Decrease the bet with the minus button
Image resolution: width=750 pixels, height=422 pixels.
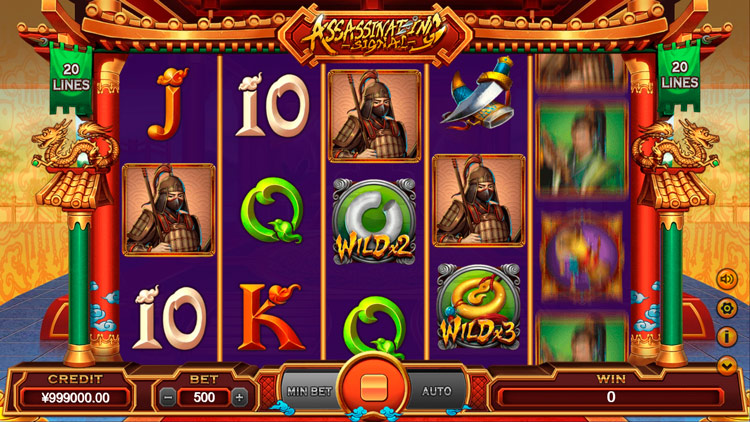pyautogui.click(x=168, y=397)
